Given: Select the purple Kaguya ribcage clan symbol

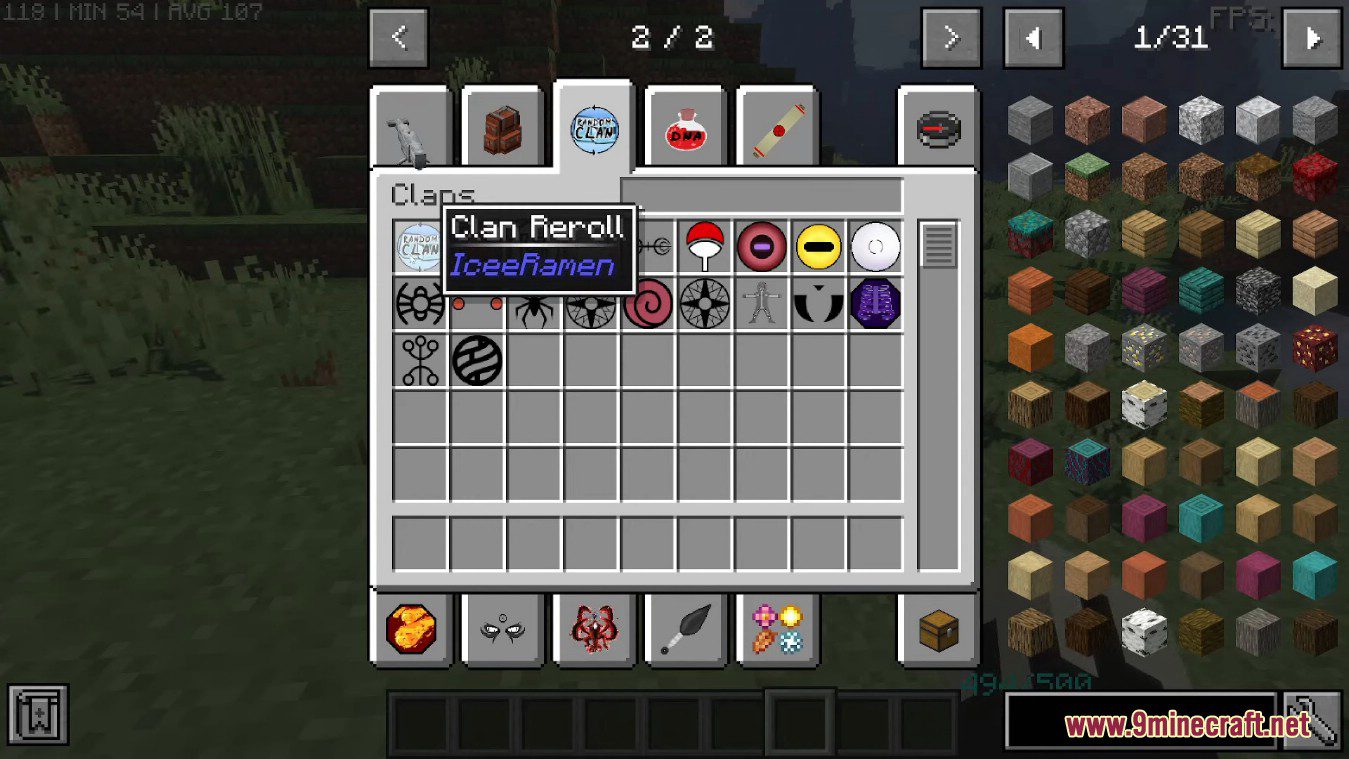Looking at the screenshot, I should (x=876, y=303).
